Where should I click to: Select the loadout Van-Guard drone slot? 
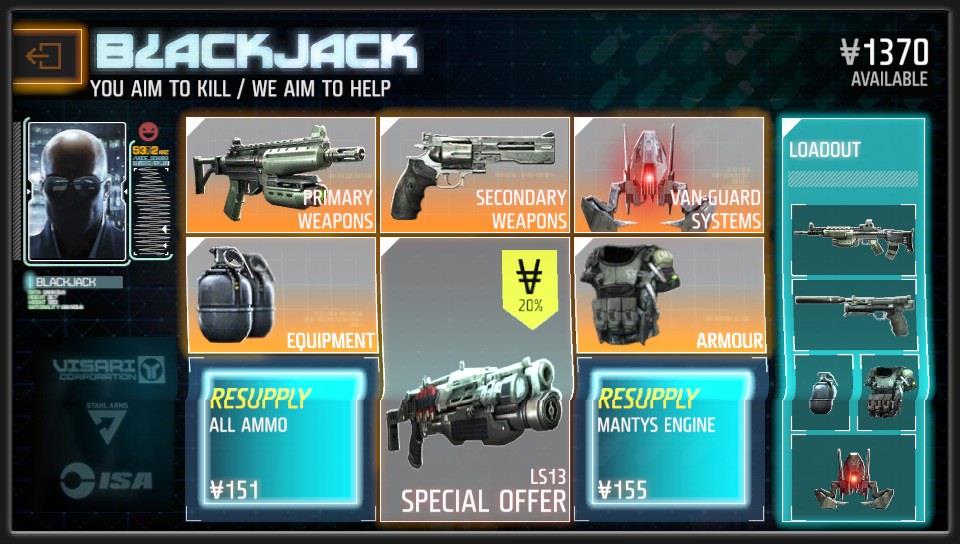point(853,473)
